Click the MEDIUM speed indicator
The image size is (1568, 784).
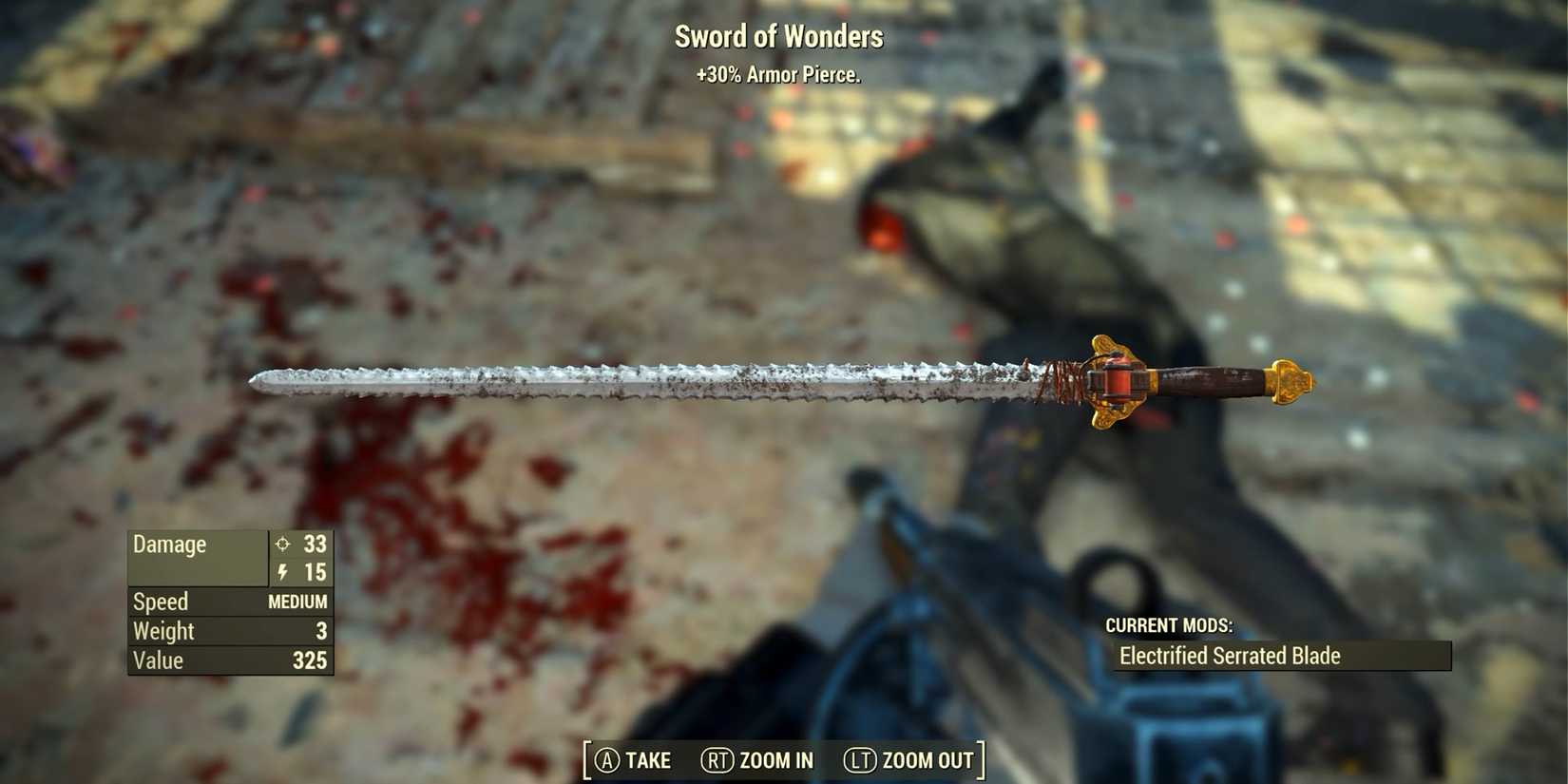[299, 602]
